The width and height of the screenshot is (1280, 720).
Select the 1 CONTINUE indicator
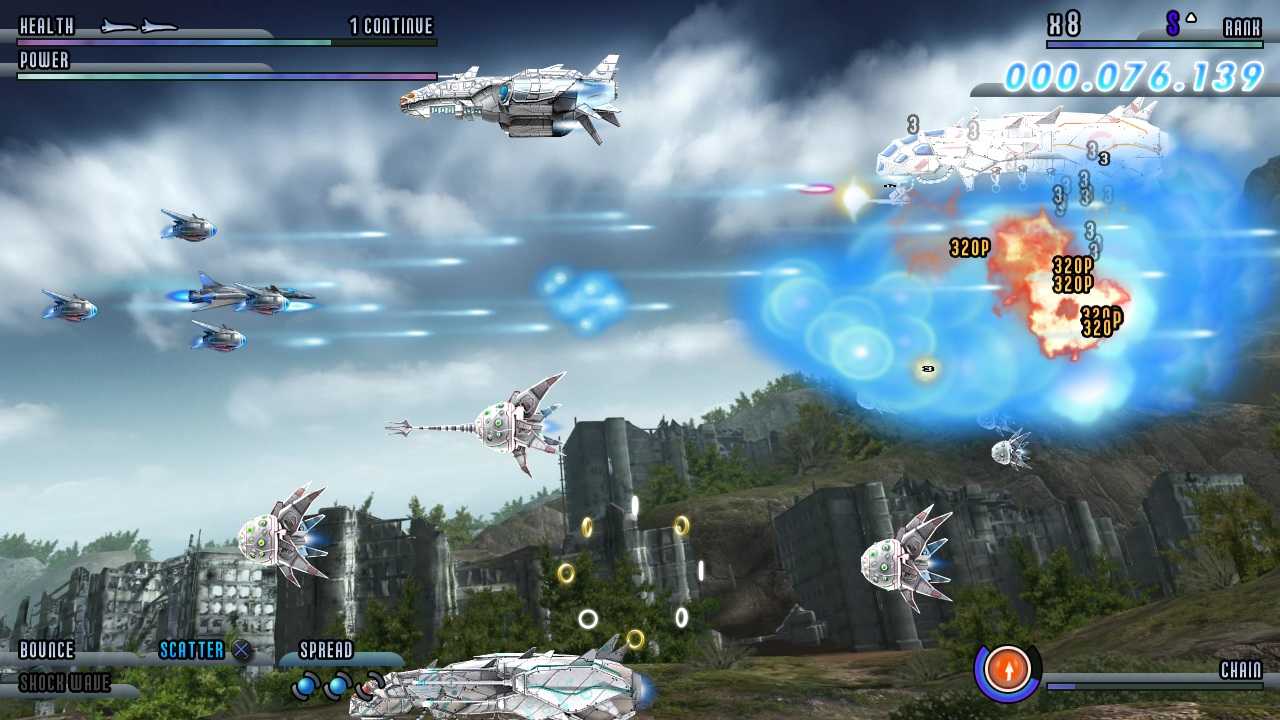389,26
